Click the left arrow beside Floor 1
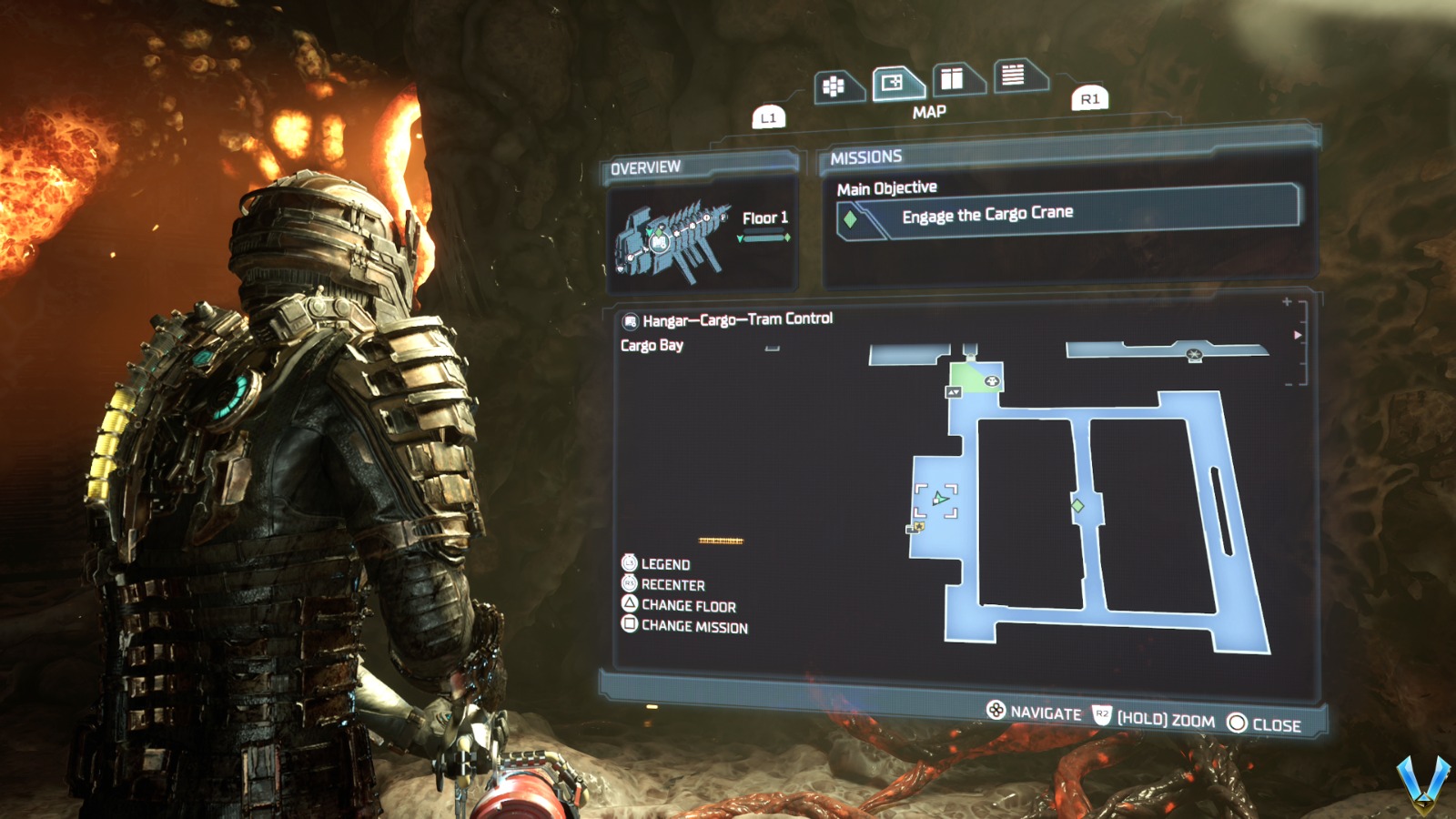1456x819 pixels. 740,238
